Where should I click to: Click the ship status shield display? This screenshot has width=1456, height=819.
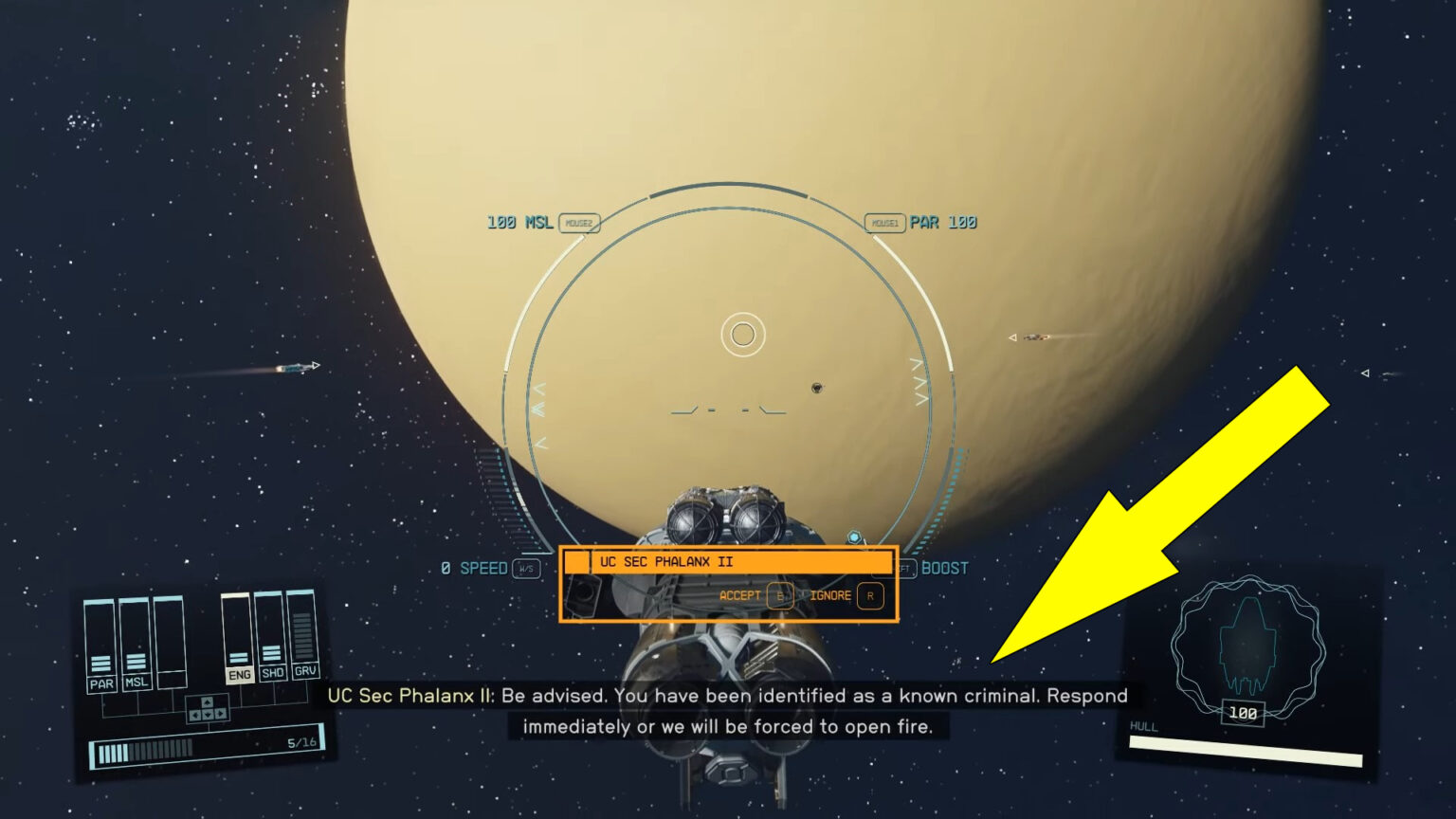1247,647
